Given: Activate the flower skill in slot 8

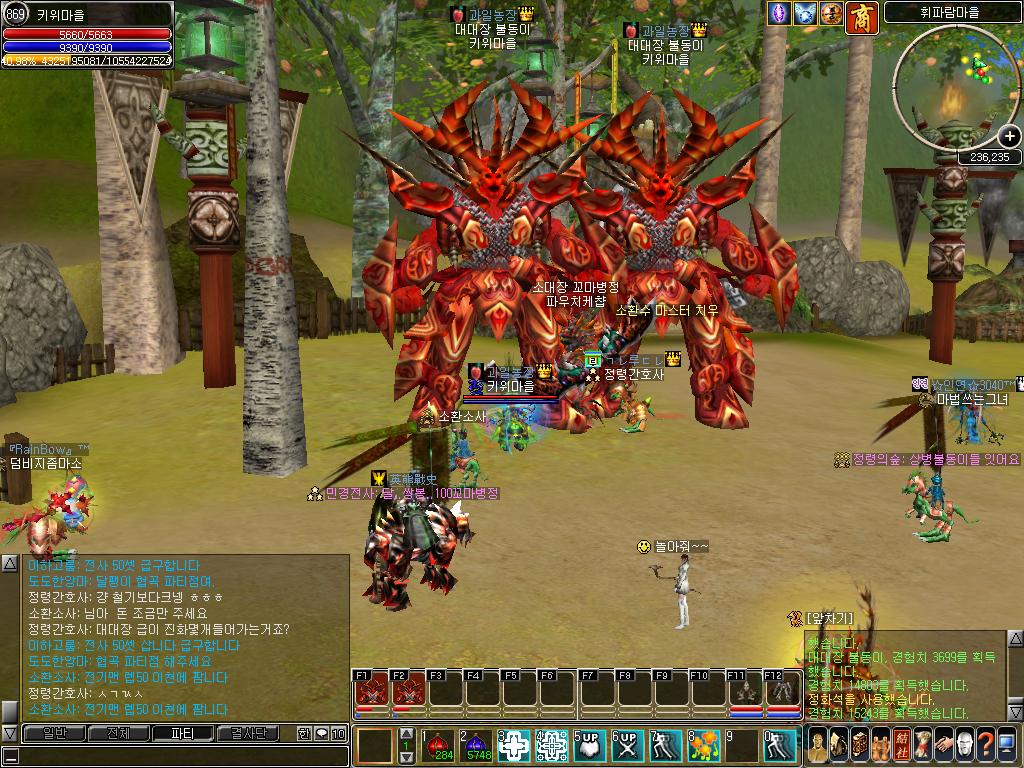Looking at the screenshot, I should (703, 746).
